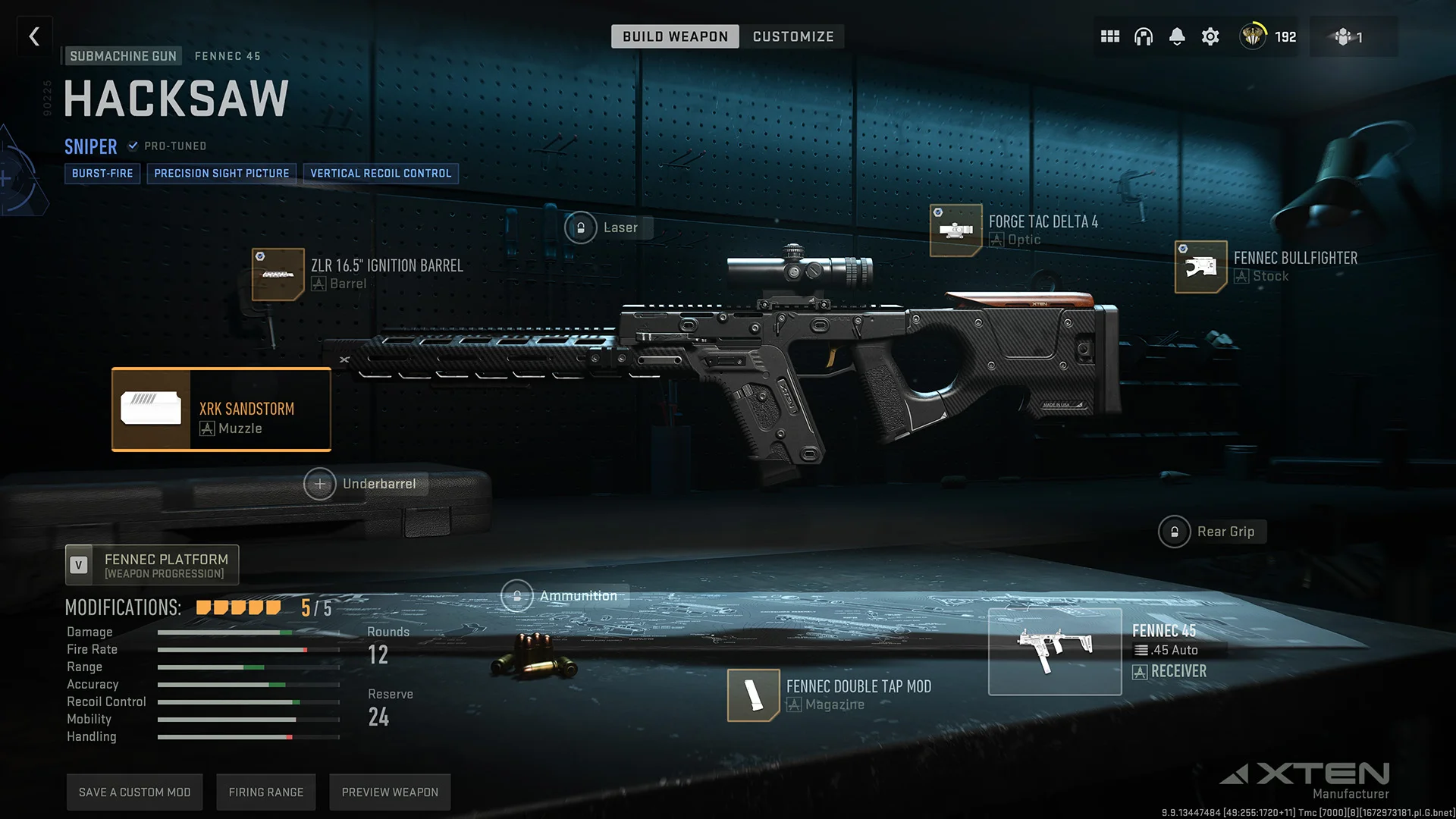Open the Fennec Platform weapon progression

151,564
